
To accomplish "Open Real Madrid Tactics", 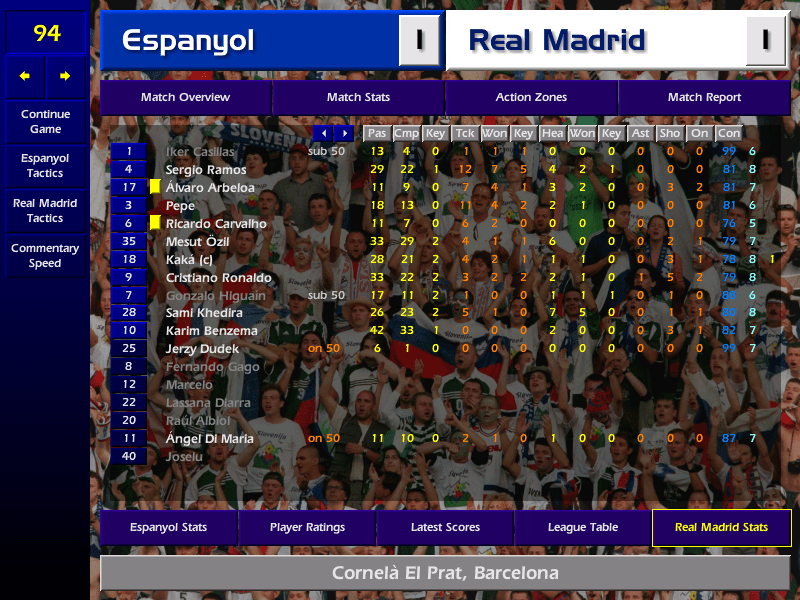I will pyautogui.click(x=45, y=210).
